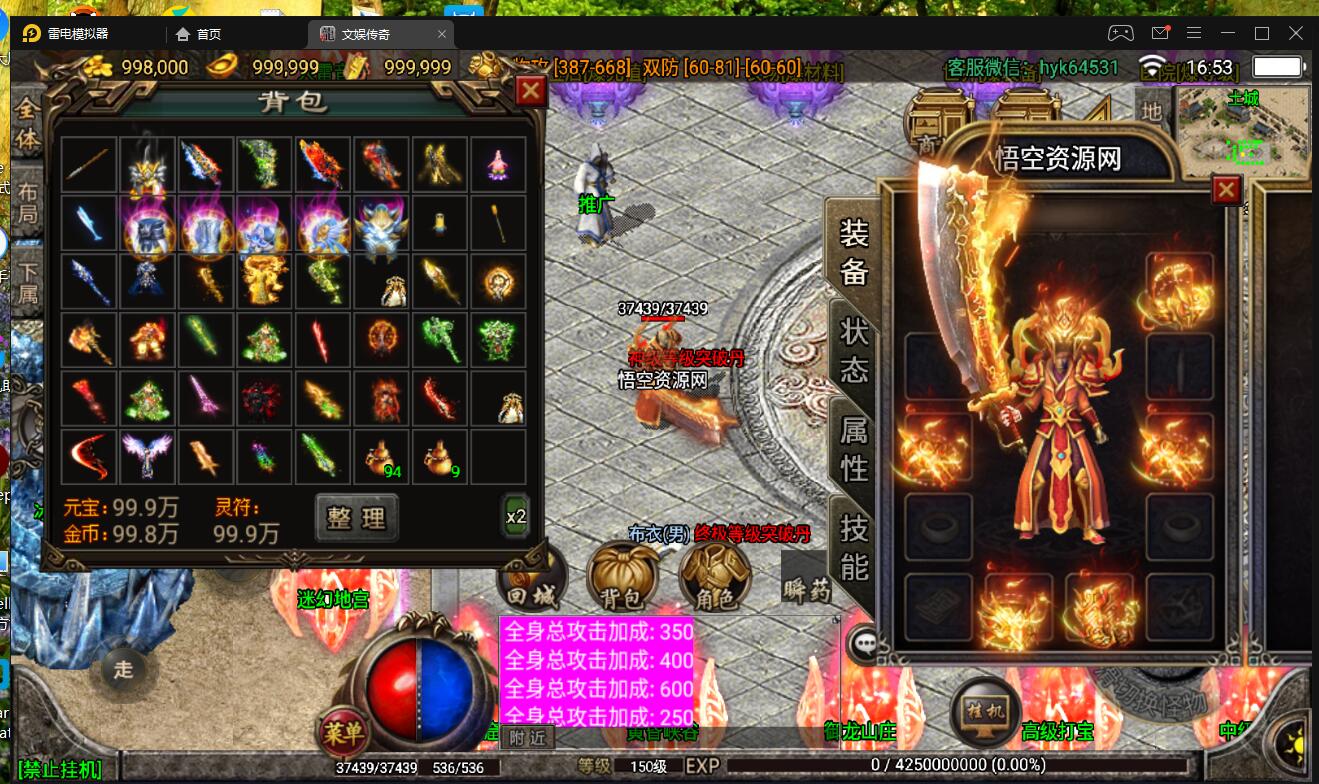Close the character equipment panel
This screenshot has width=1319, height=784.
pos(1226,190)
